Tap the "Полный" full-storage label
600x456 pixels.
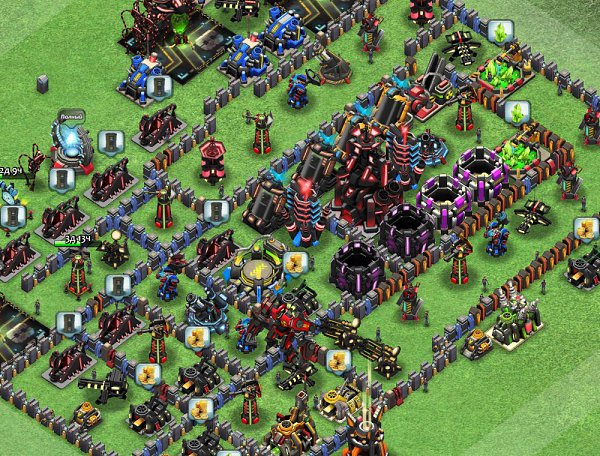point(70,117)
